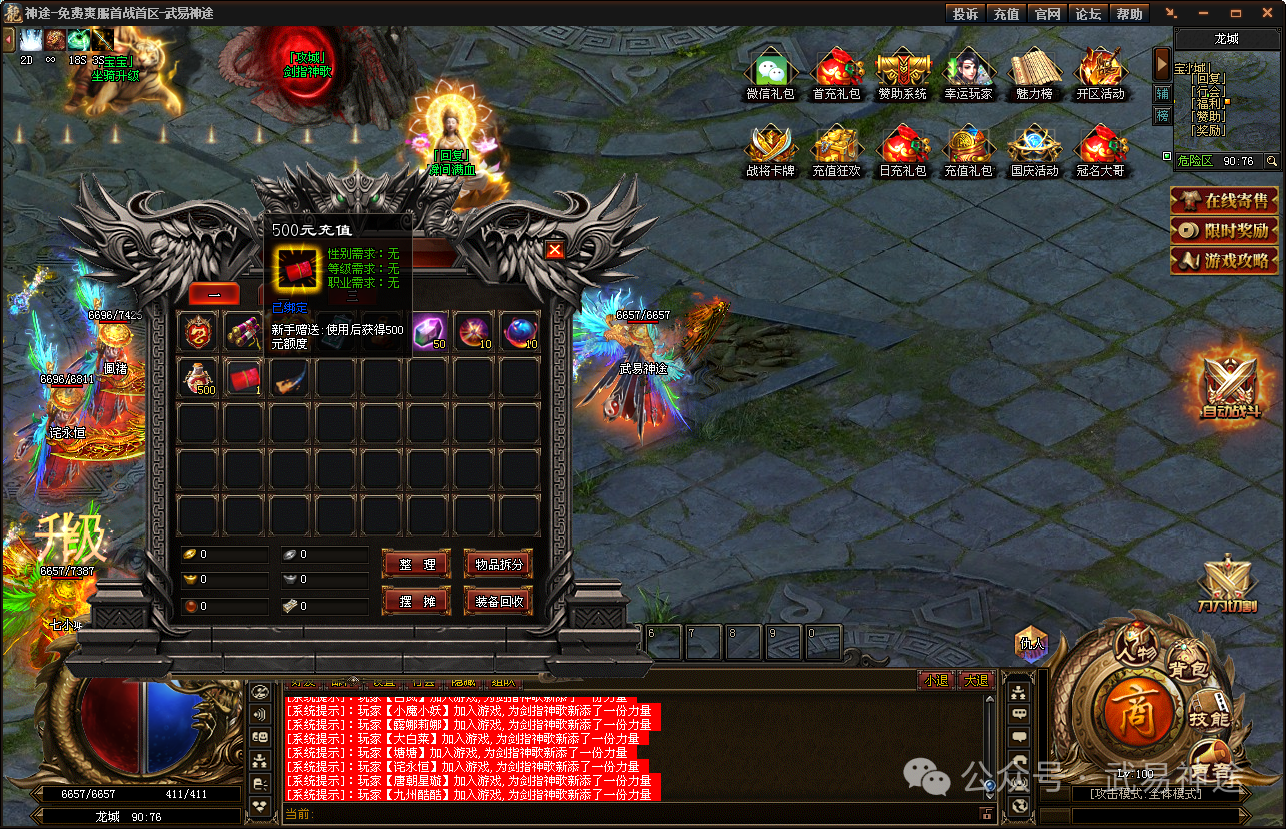
Task: Open the 技能 skills panel
Action: coord(1208,718)
